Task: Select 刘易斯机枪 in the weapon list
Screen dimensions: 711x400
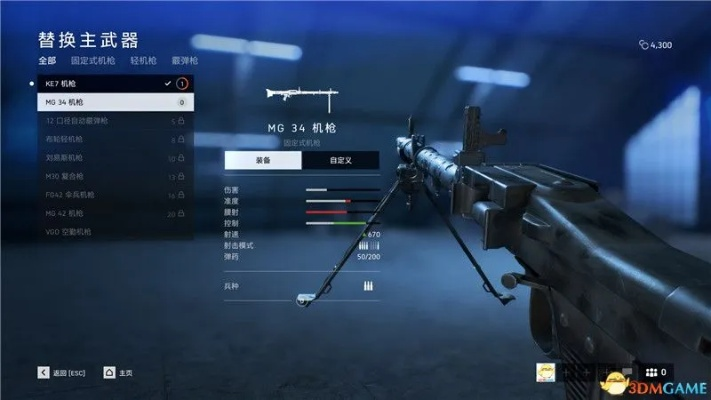Action: tap(110, 158)
